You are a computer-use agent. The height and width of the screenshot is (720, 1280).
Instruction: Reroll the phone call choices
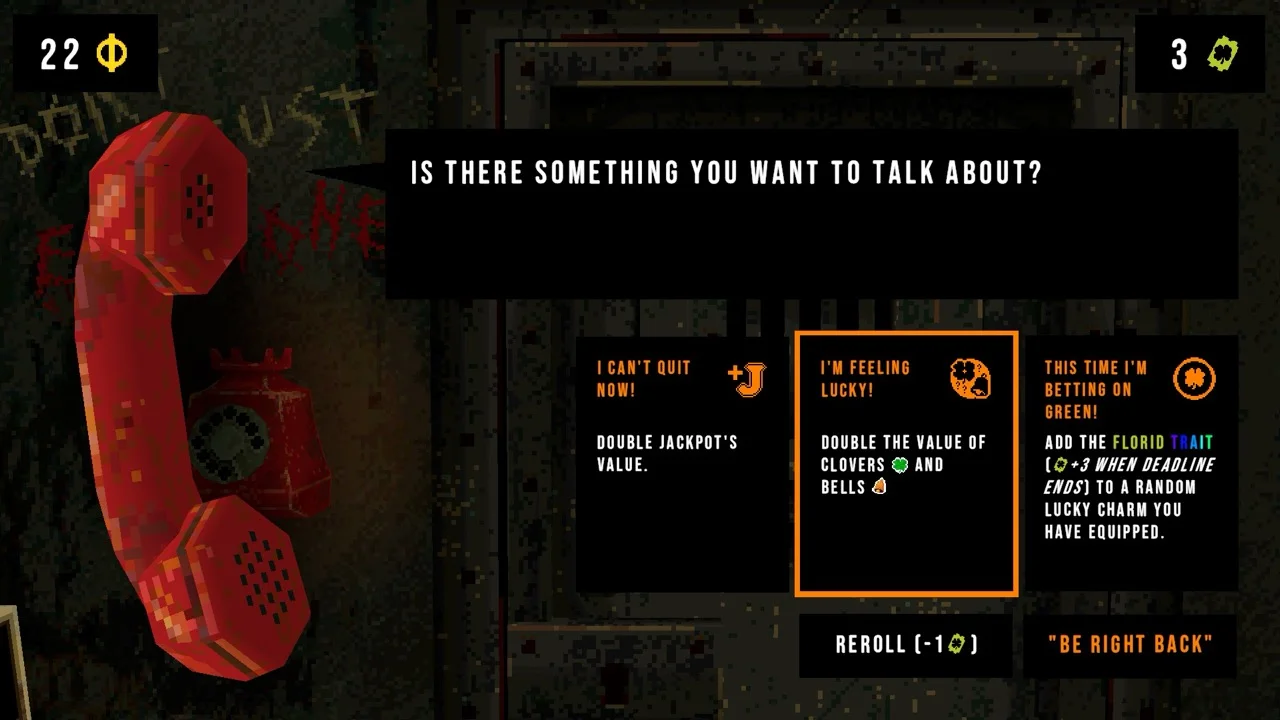(x=906, y=645)
